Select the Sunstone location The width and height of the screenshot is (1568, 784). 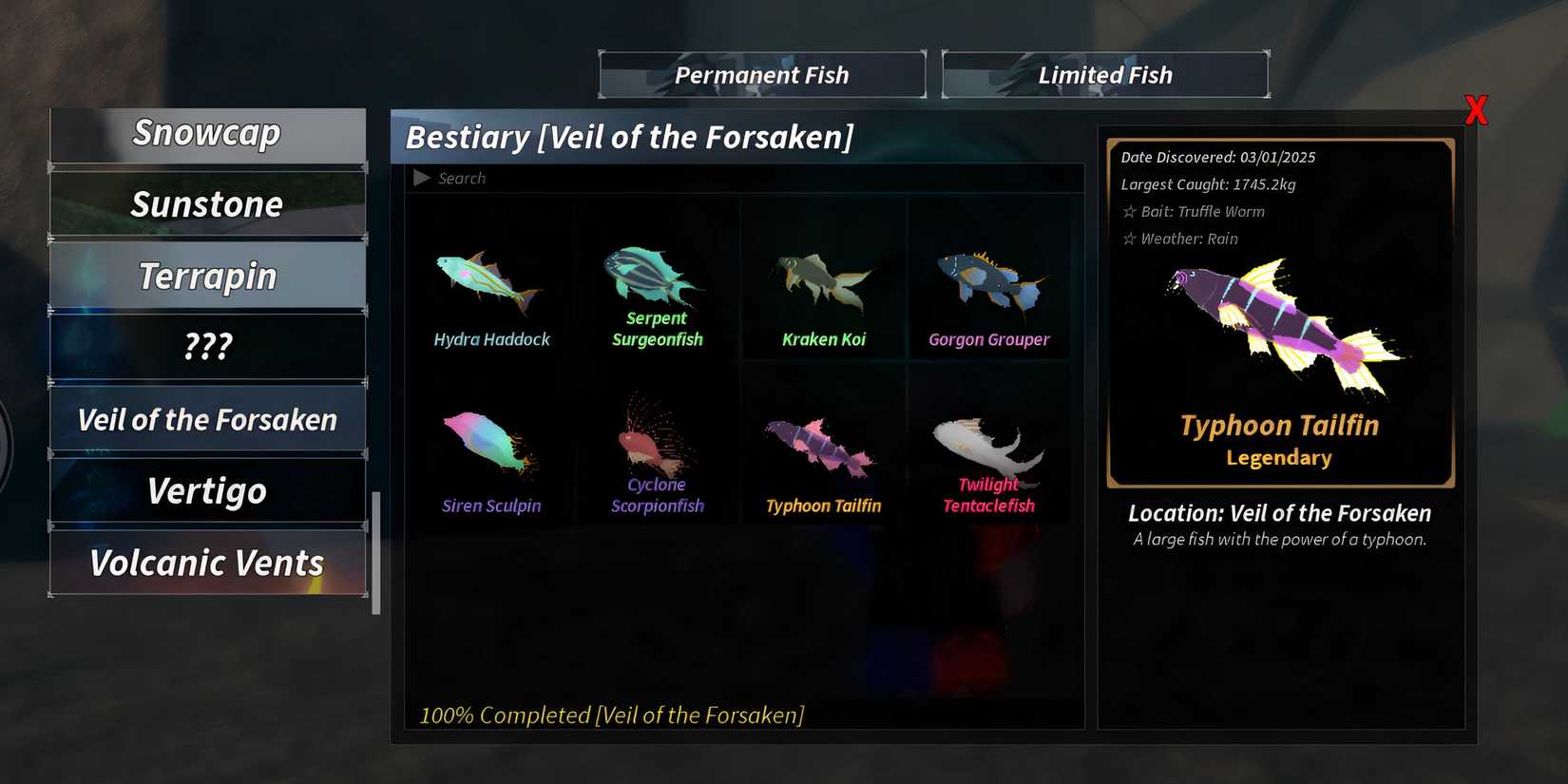click(x=207, y=203)
